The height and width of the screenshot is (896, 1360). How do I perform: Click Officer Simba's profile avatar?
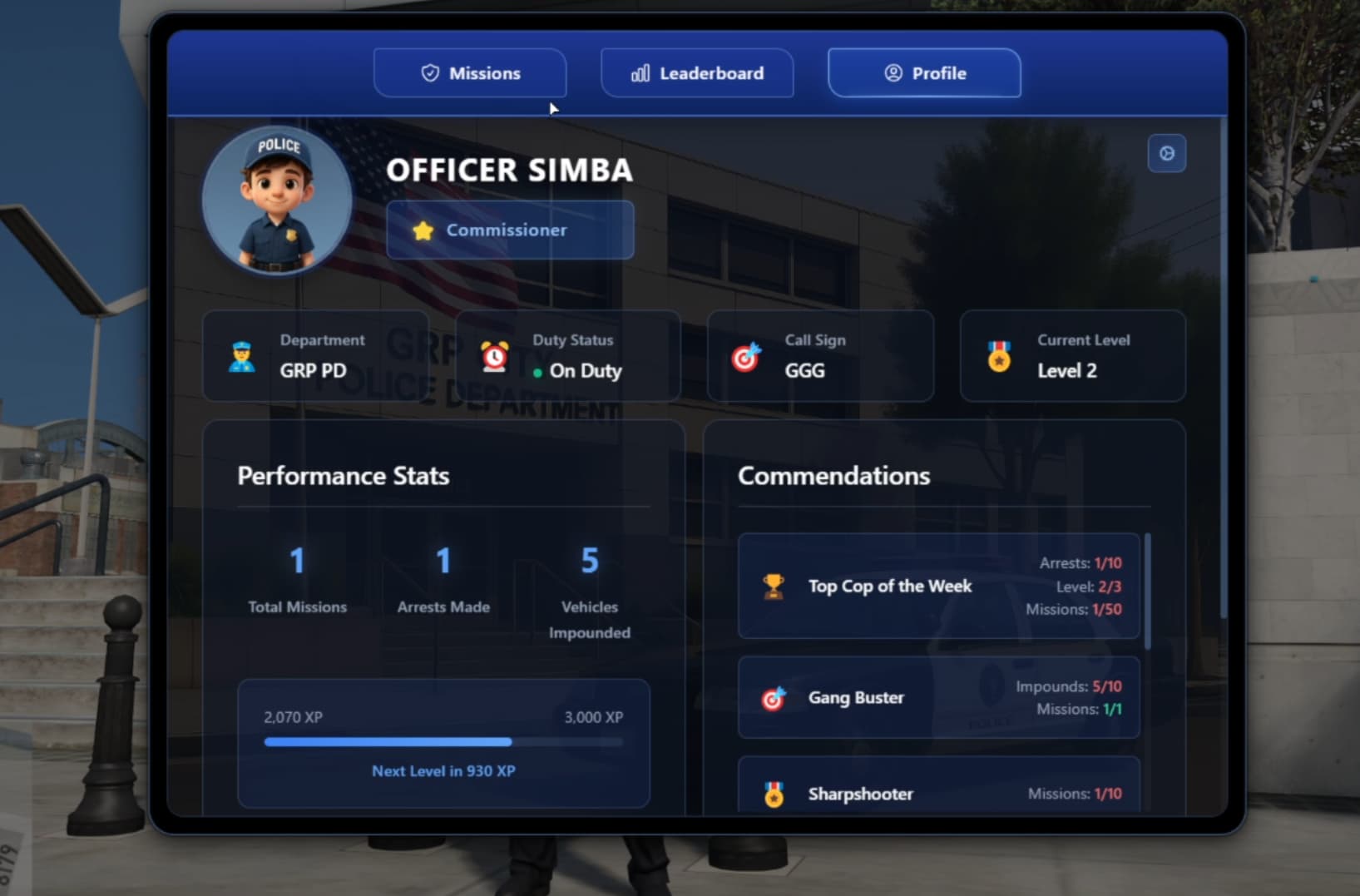pyautogui.click(x=276, y=200)
